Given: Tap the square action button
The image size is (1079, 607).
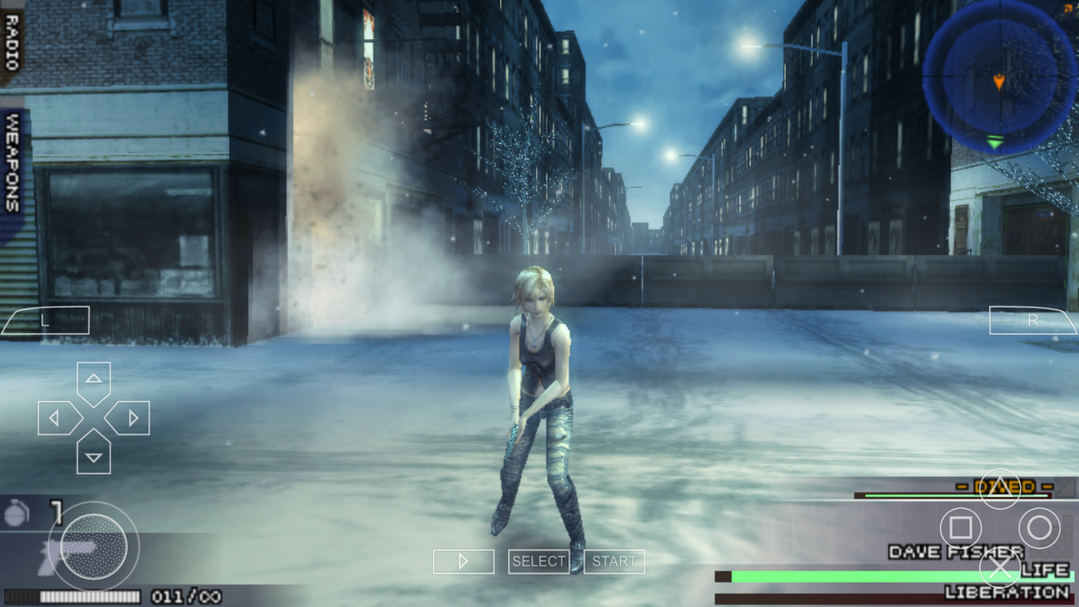Looking at the screenshot, I should [x=961, y=527].
